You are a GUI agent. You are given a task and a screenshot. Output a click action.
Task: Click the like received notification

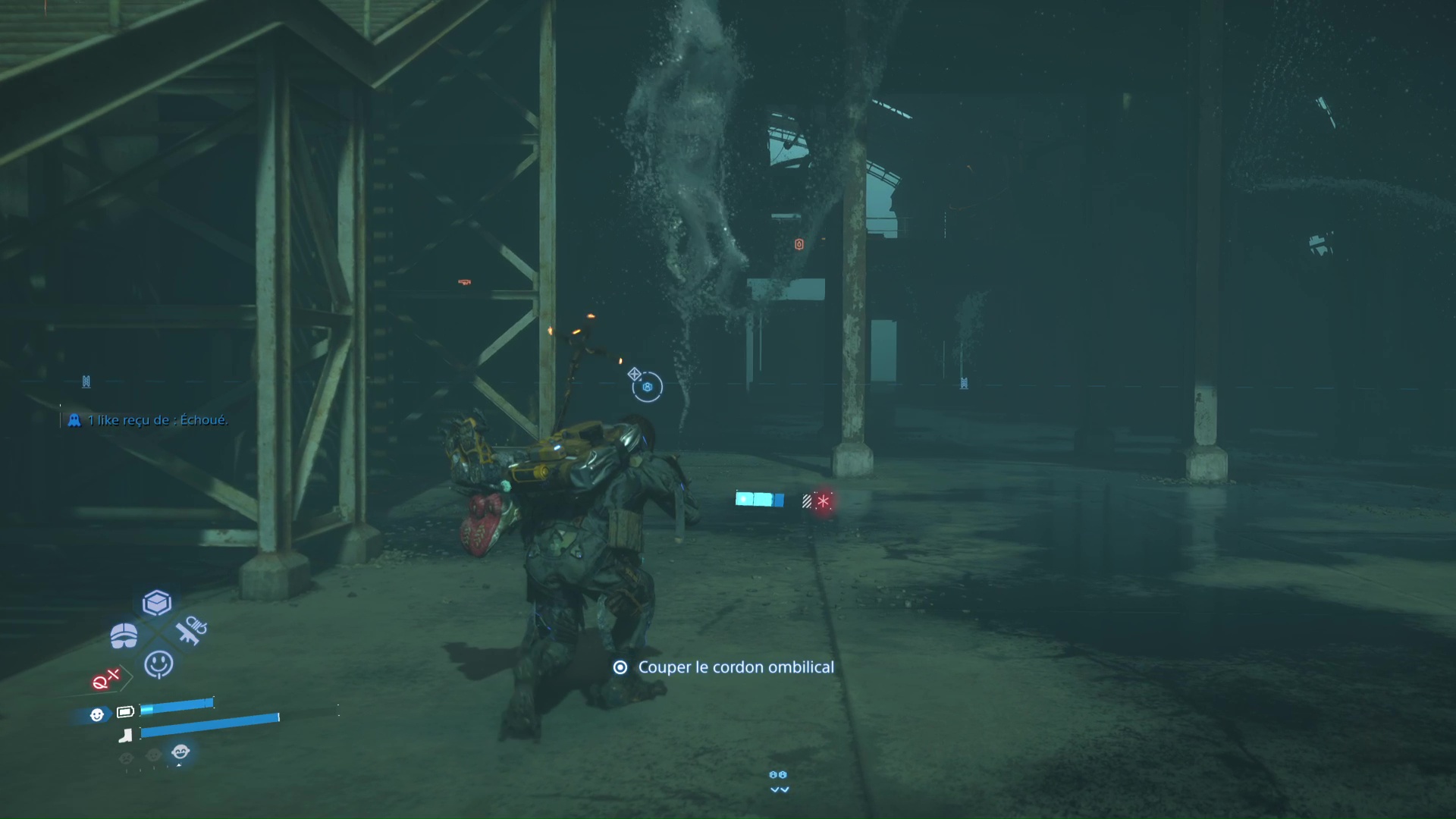pyautogui.click(x=149, y=420)
